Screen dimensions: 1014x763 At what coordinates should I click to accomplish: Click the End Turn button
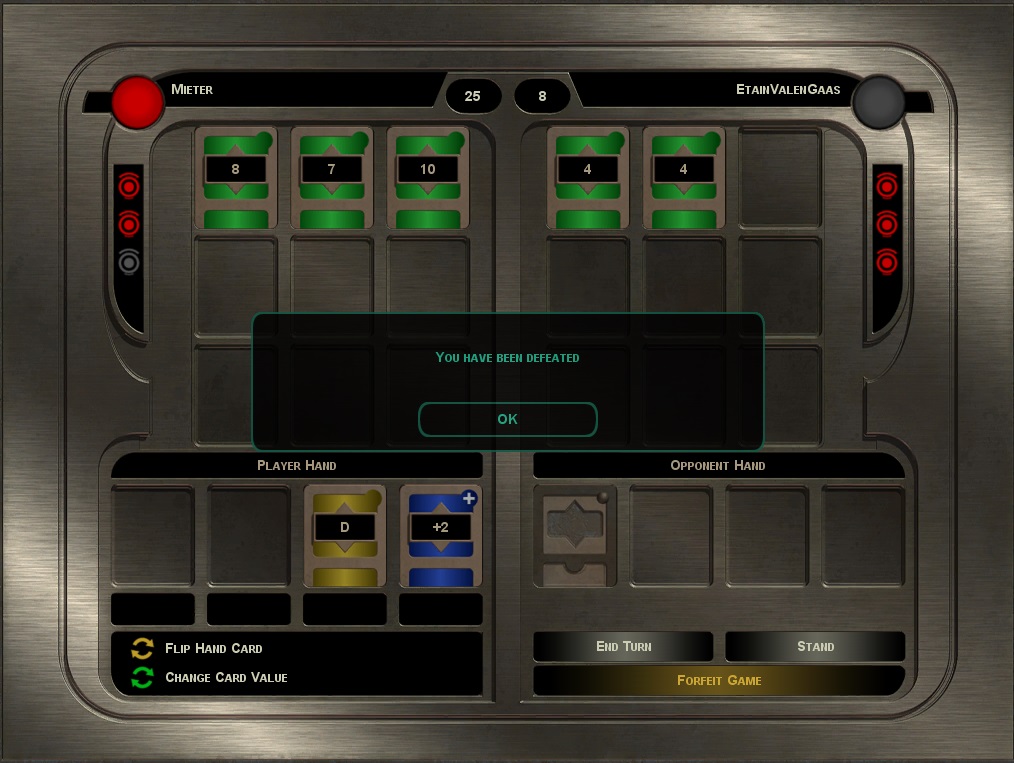pos(623,647)
